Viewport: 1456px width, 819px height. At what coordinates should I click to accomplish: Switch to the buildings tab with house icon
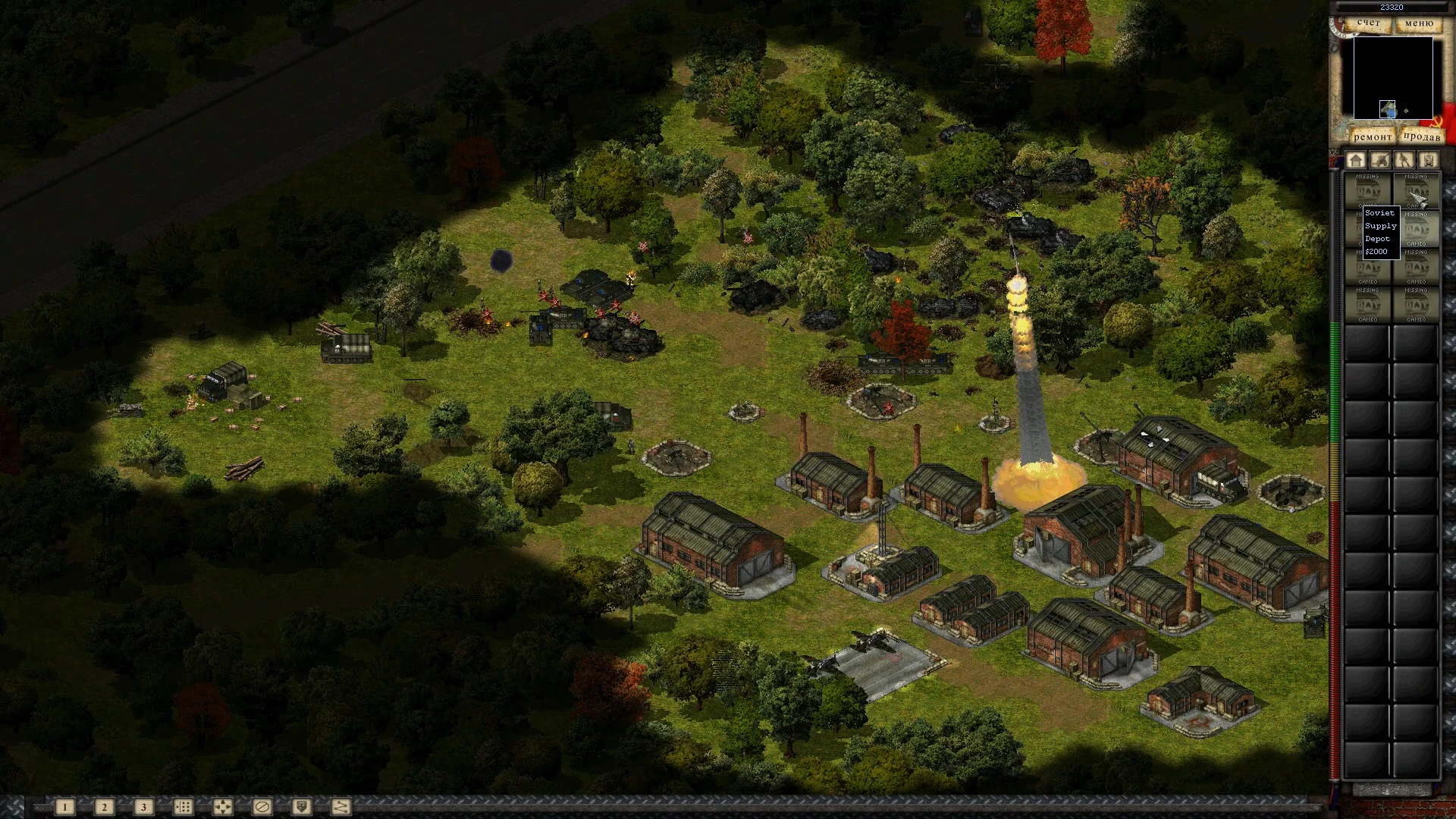[1356, 160]
